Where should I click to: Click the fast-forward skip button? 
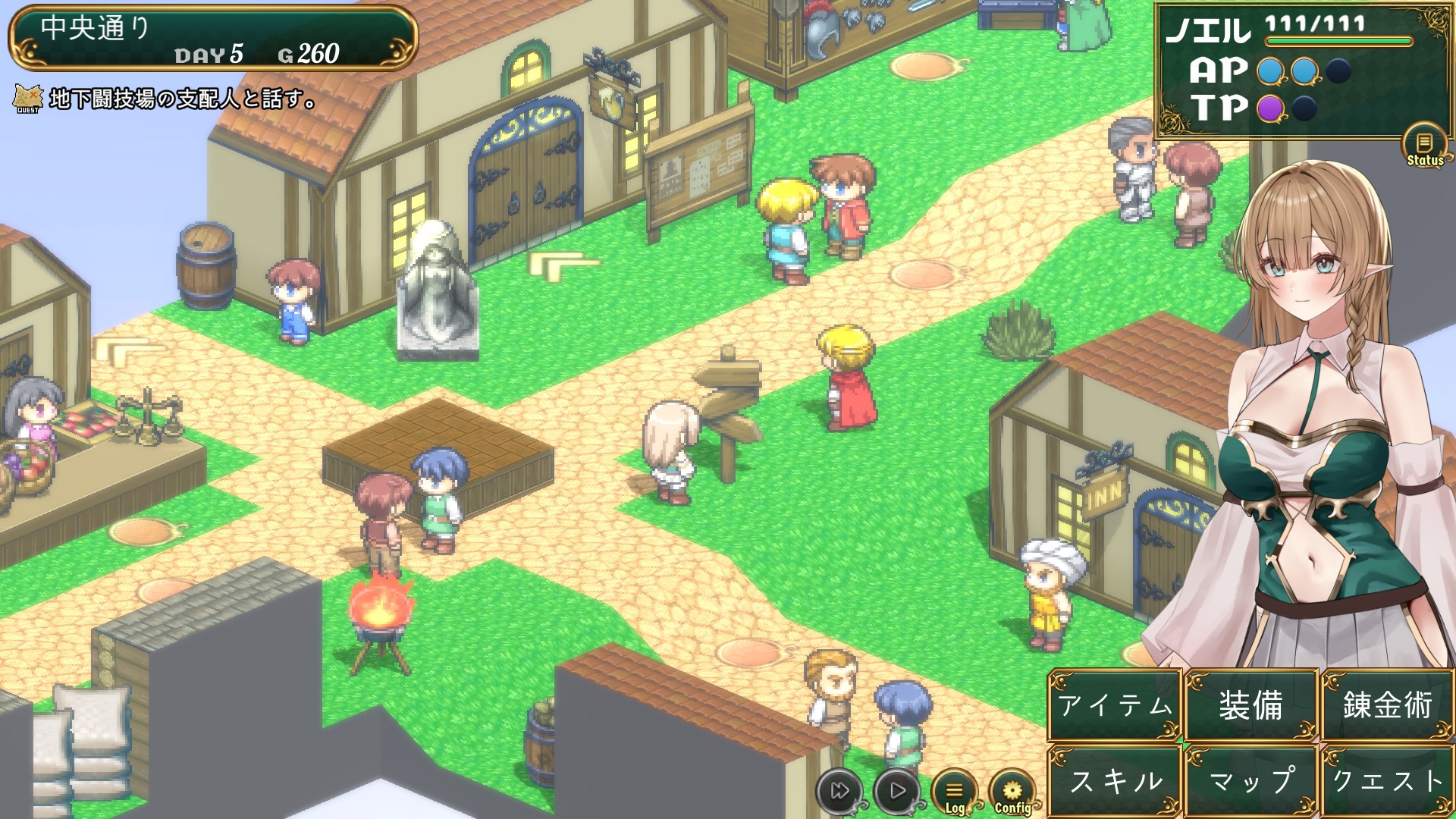point(839,791)
